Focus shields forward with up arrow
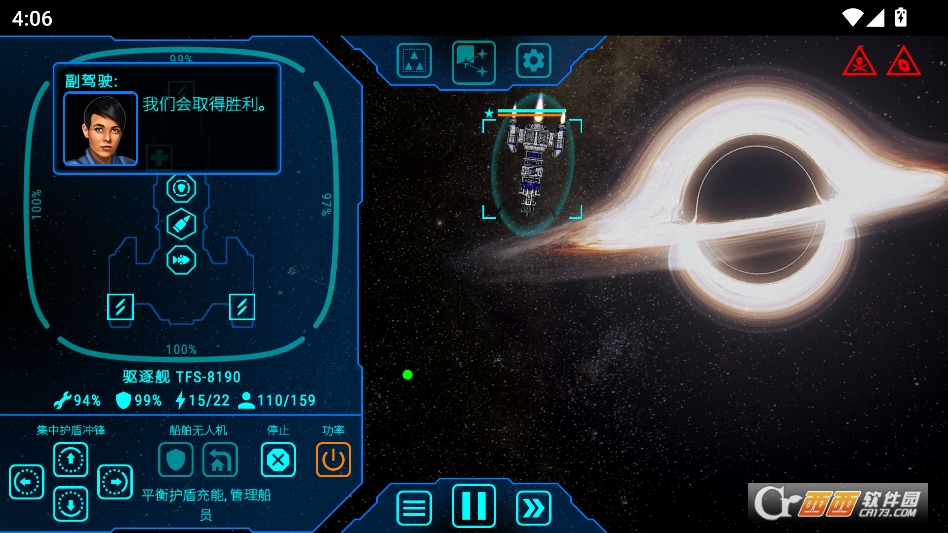The height and width of the screenshot is (533, 948). click(70, 460)
